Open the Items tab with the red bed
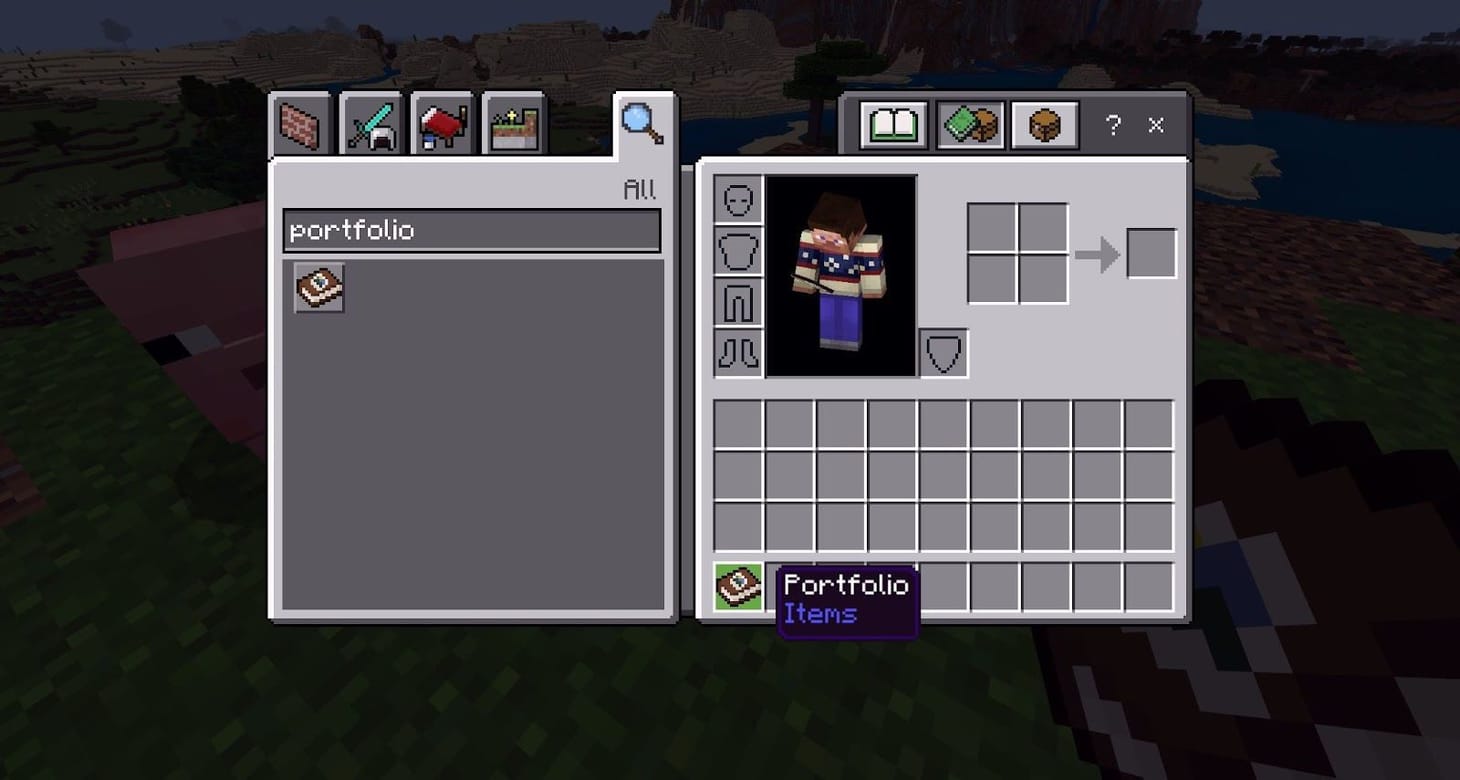This screenshot has width=1460, height=780. point(441,124)
